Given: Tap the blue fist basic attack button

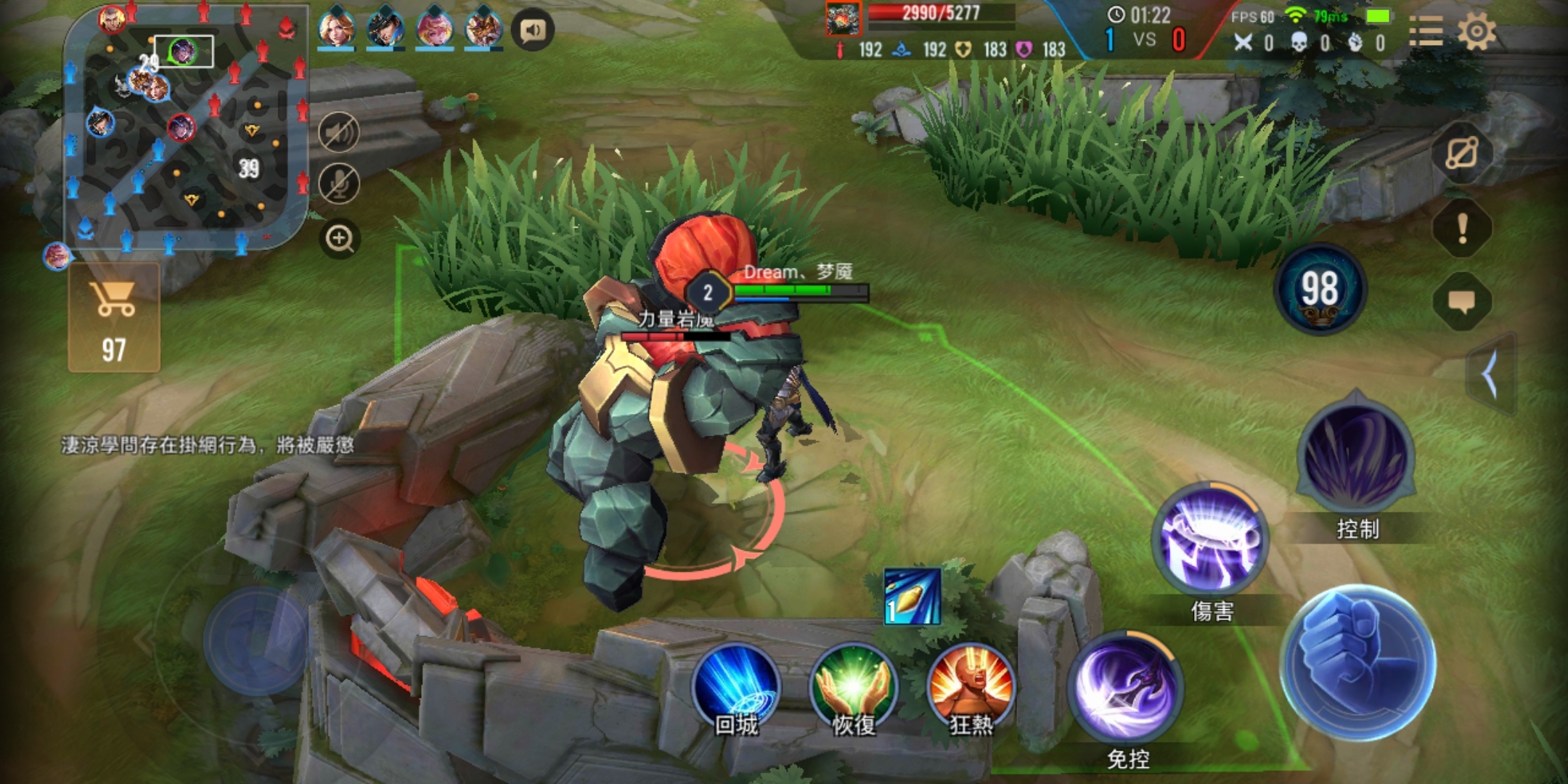Looking at the screenshot, I should tap(1357, 662).
